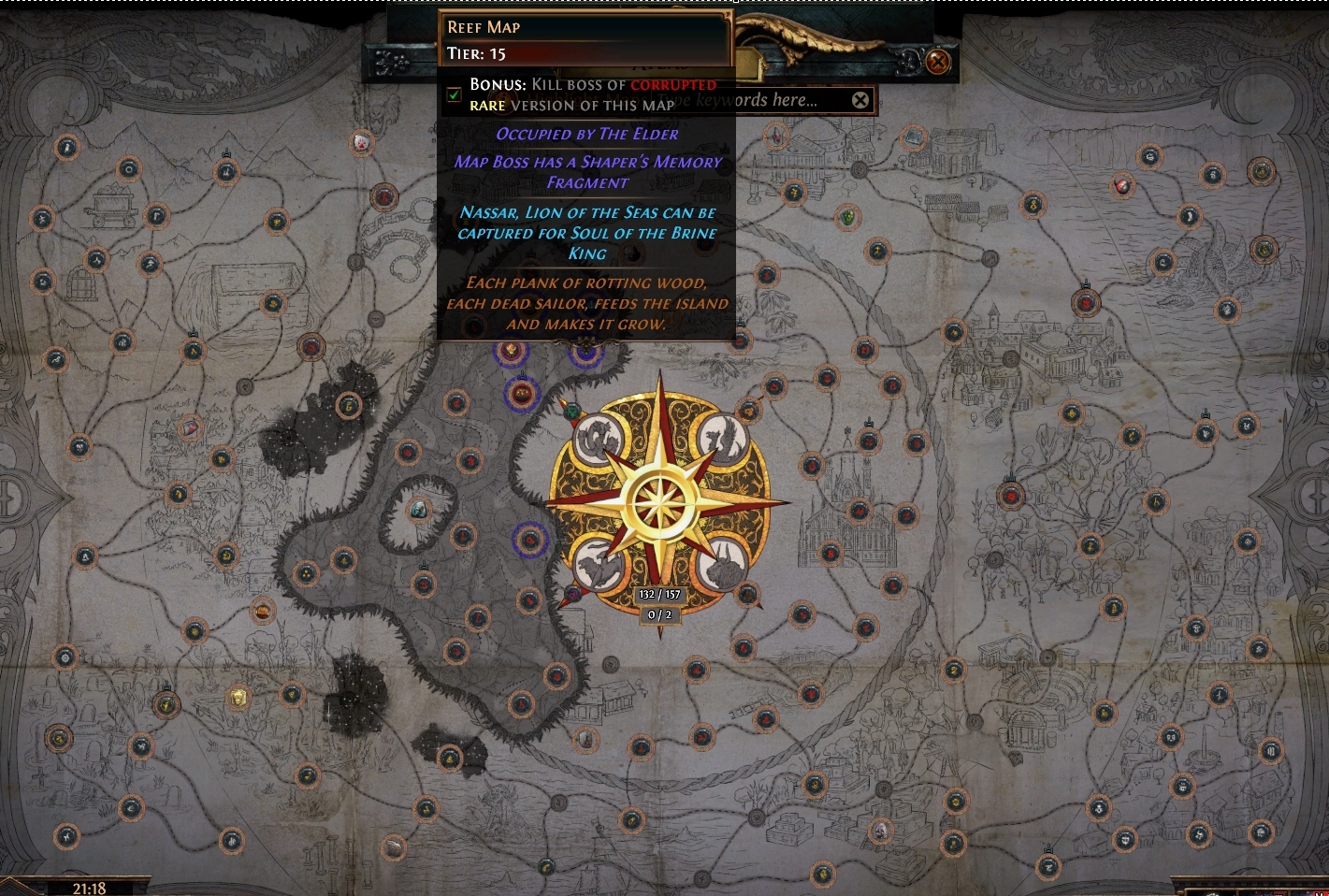Click the Minotaur guardian medallion on the compass

[x=720, y=563]
